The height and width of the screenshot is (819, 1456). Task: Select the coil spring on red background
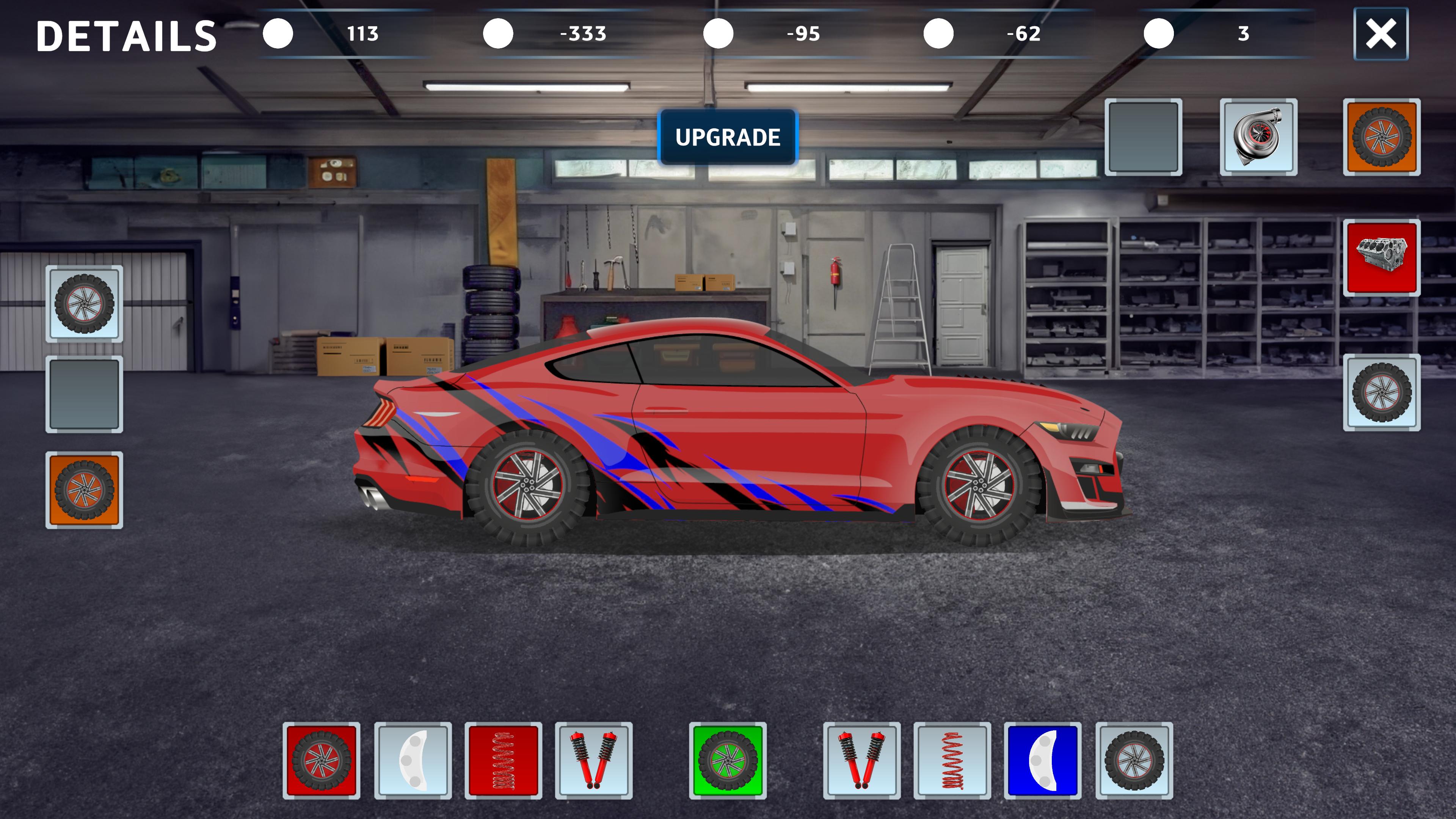(503, 760)
